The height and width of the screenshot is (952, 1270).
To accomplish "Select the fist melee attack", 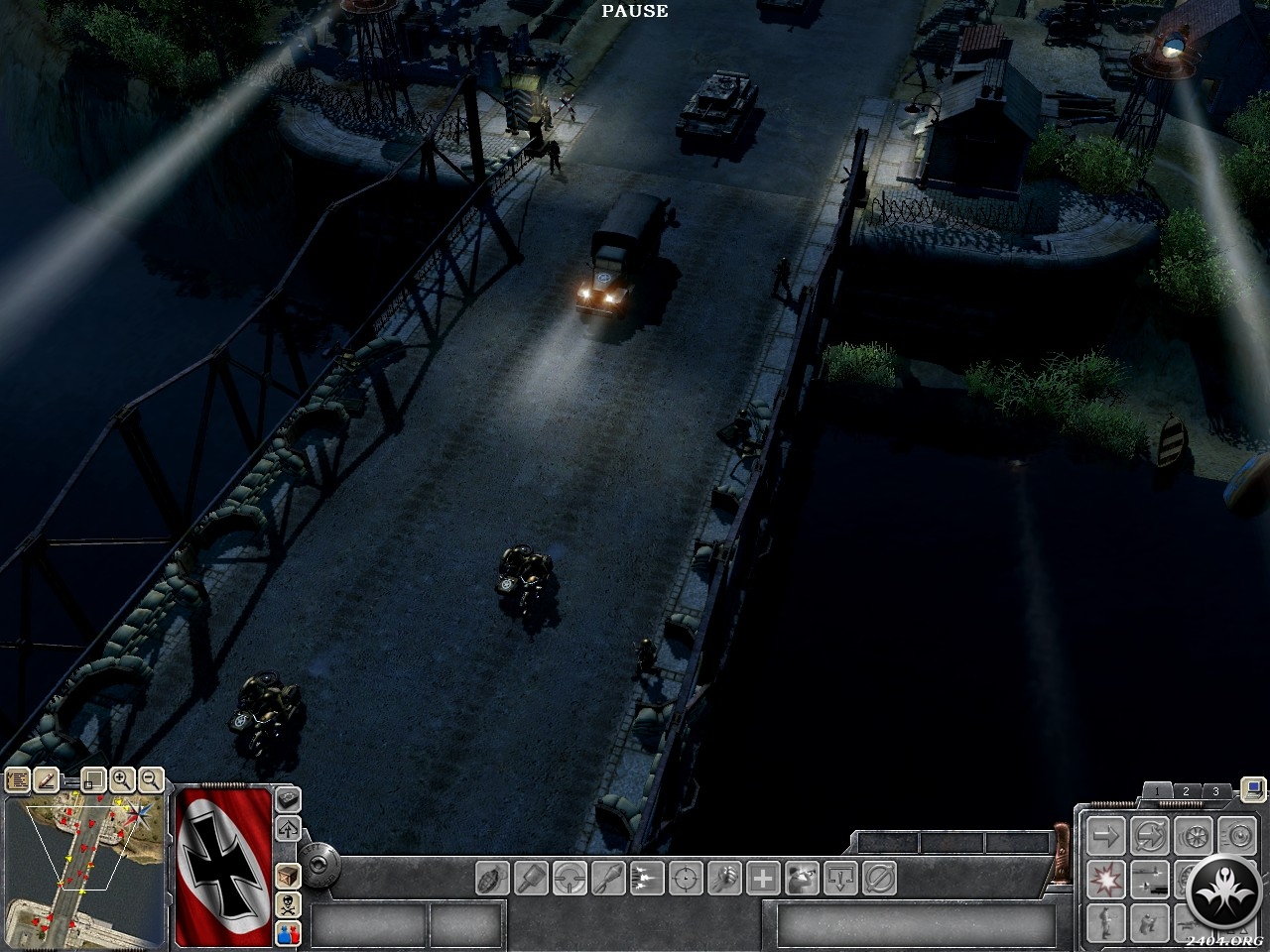I will coord(724,878).
